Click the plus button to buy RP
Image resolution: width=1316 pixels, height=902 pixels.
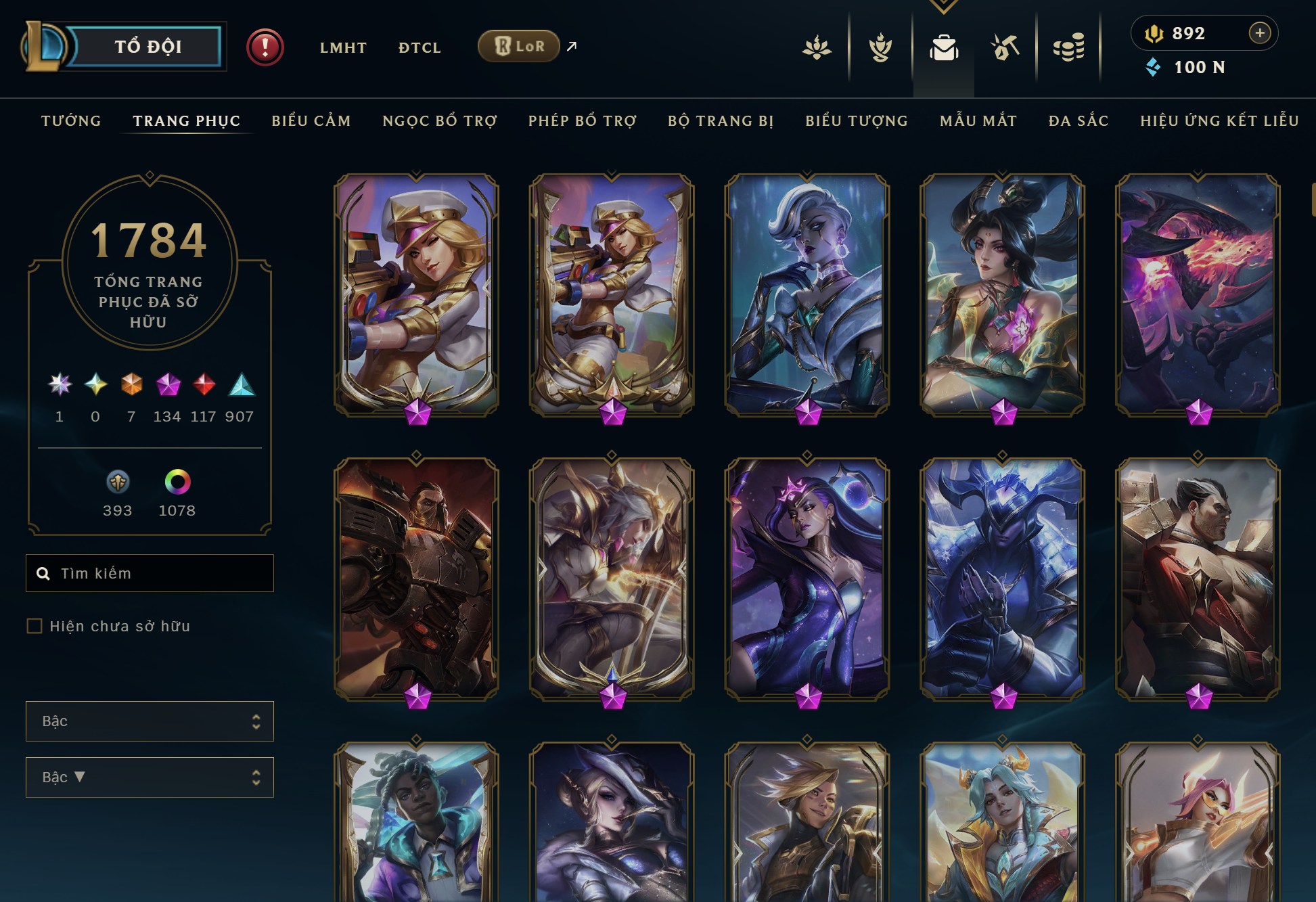(1259, 32)
